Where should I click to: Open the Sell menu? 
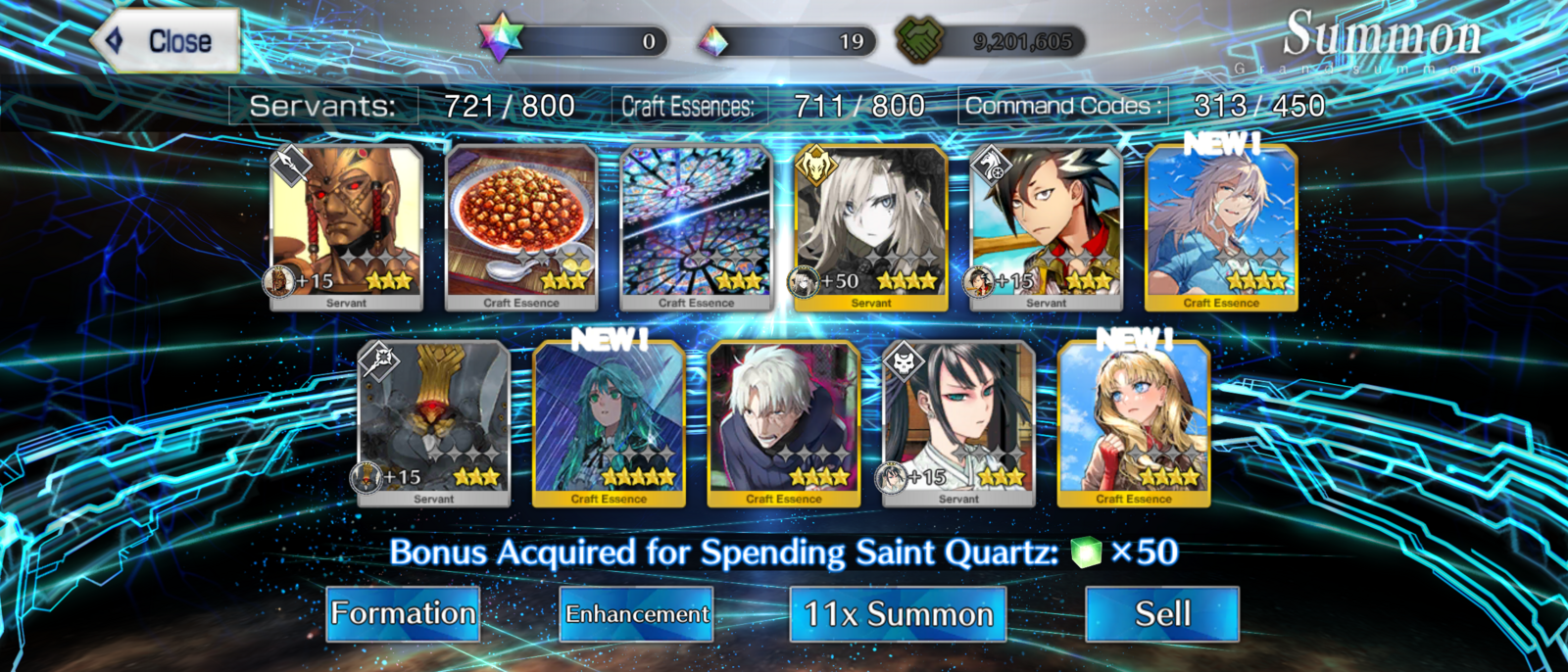pyautogui.click(x=1162, y=614)
